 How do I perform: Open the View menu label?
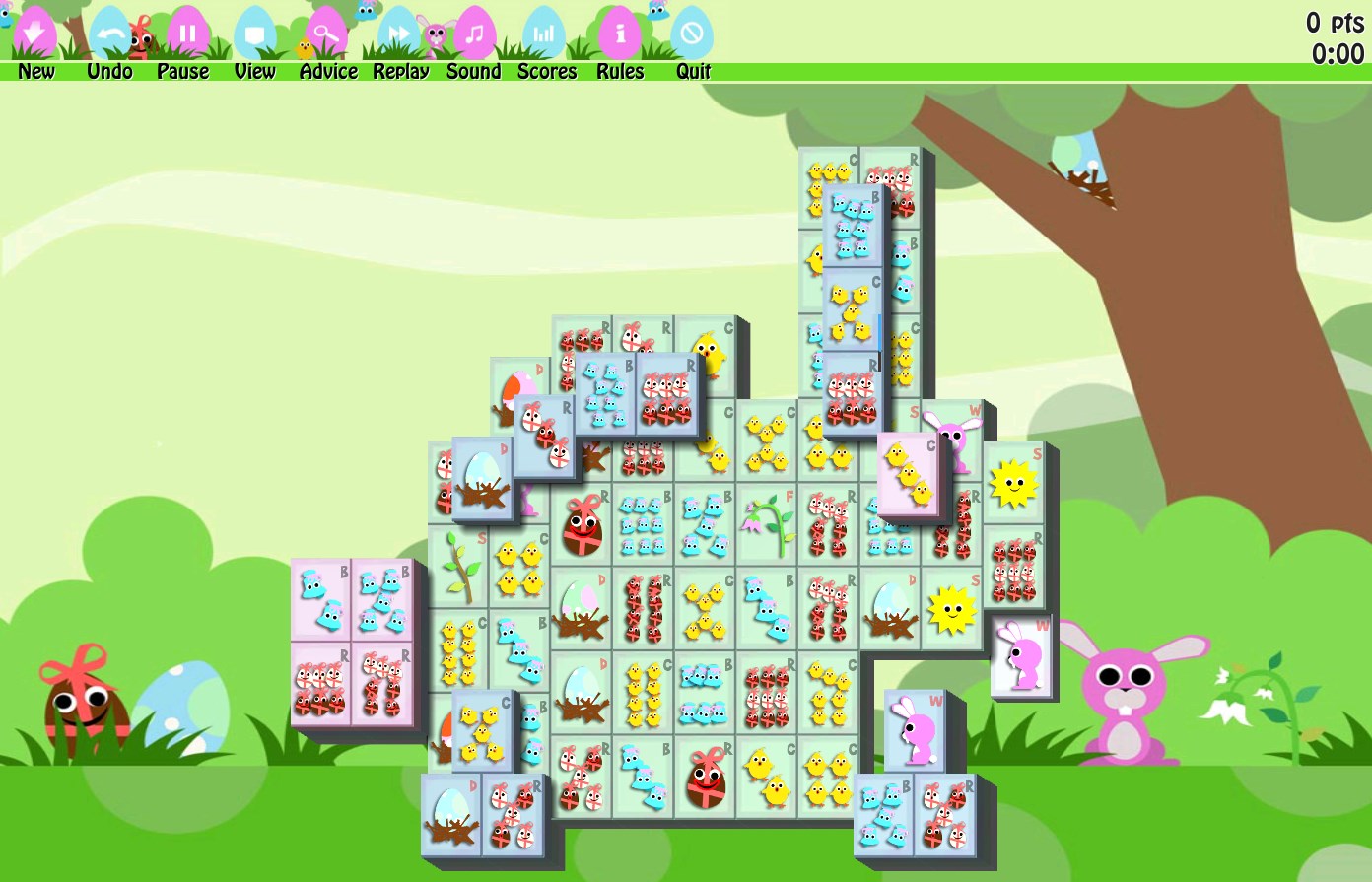(x=254, y=71)
